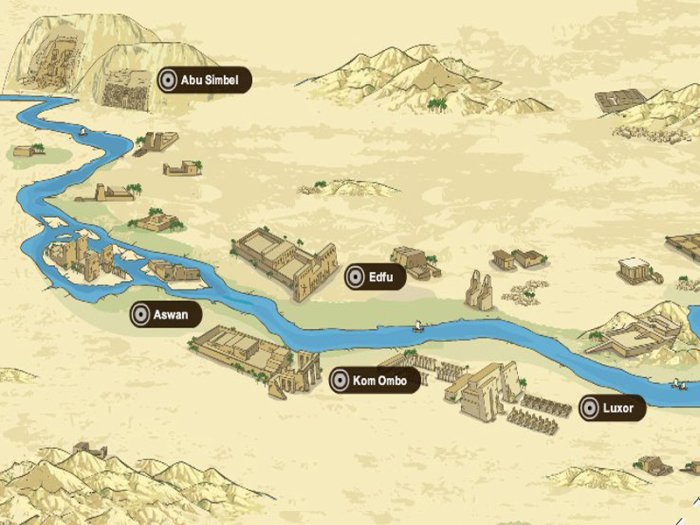Select the Abu Simbel map marker
Viewport: 700px width, 525px height.
click(203, 81)
